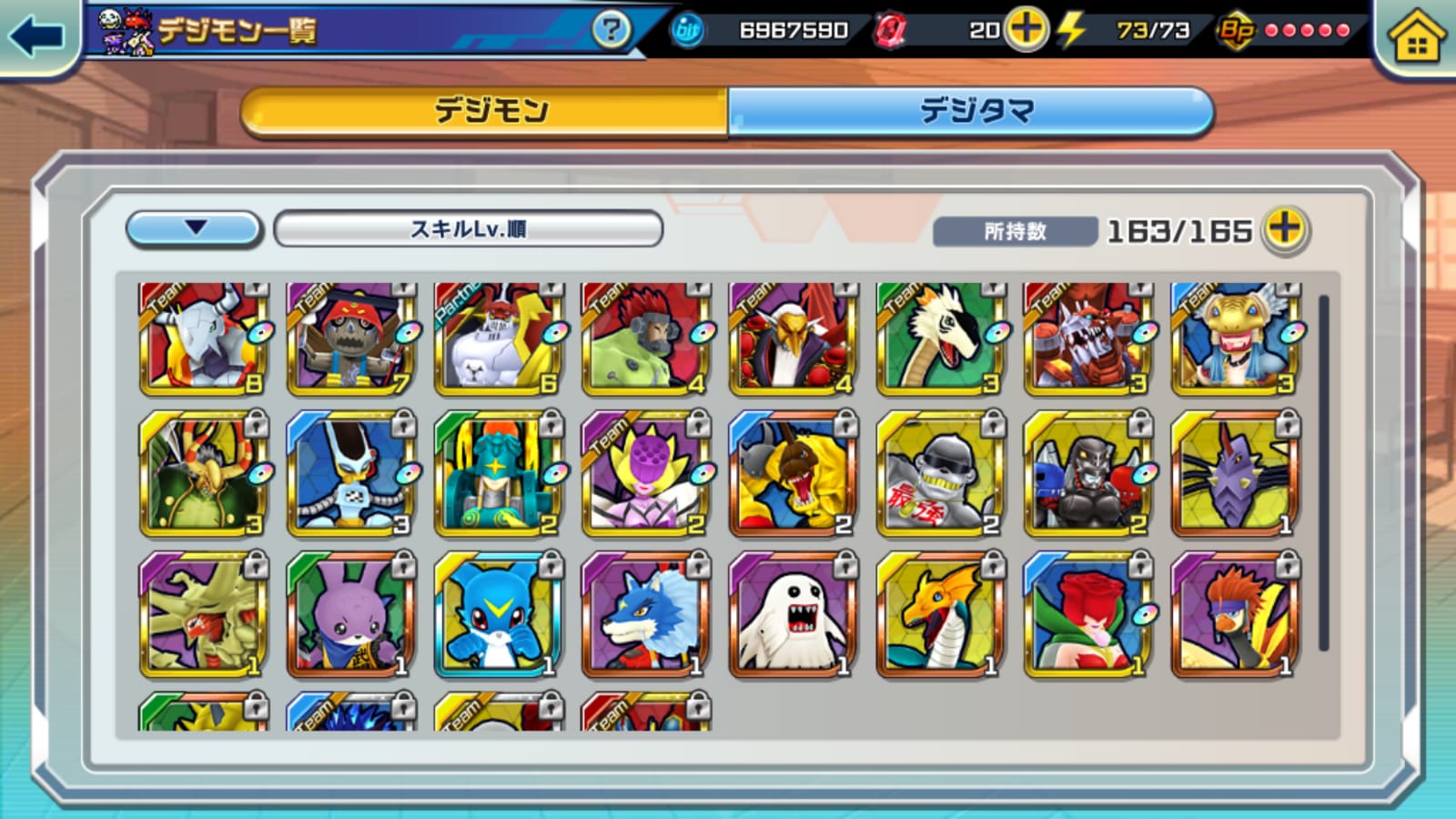Return to home screen
Screen dimensions: 1456x819
(x=1416, y=38)
